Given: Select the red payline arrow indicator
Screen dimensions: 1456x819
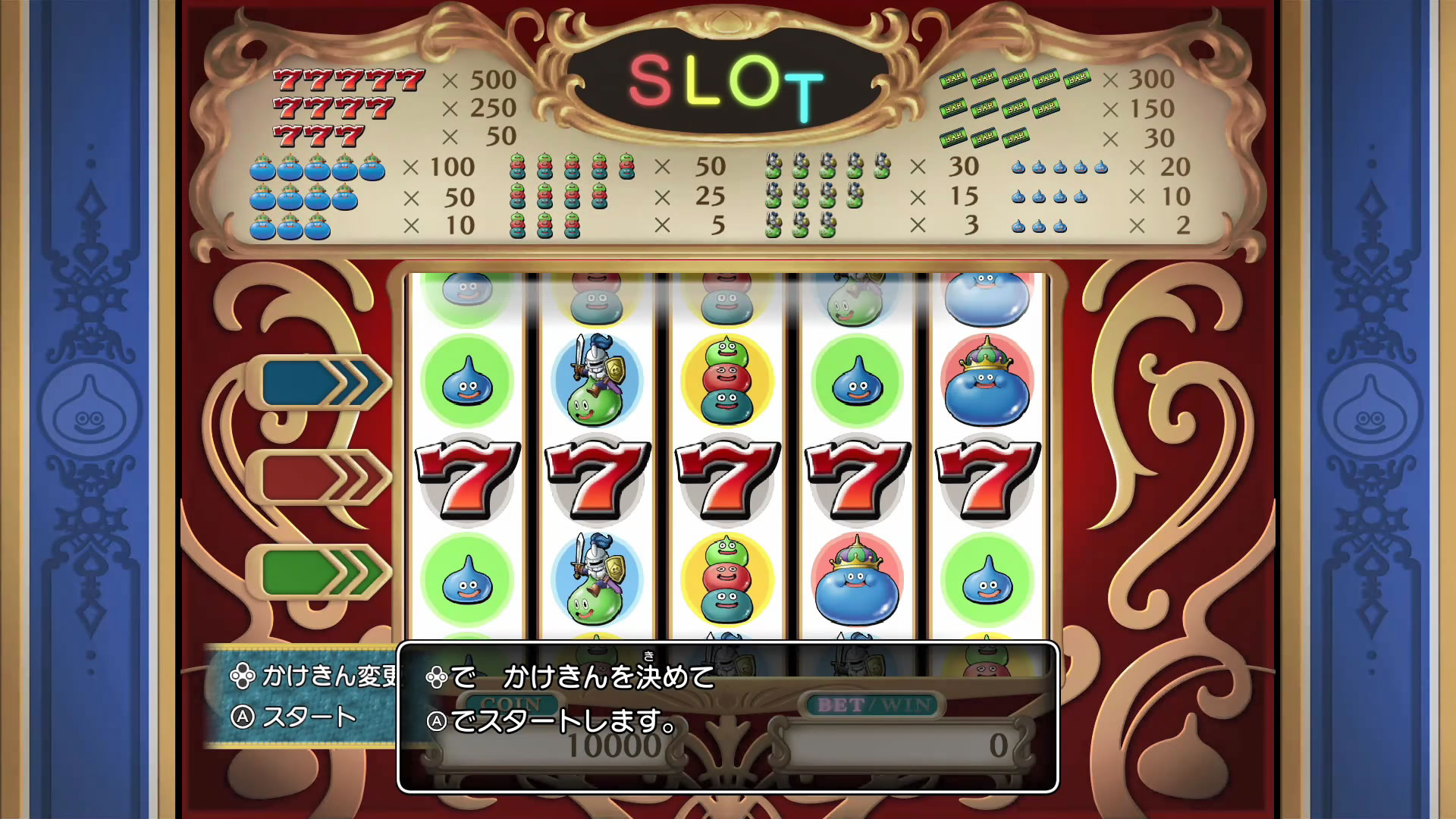Looking at the screenshot, I should click(320, 478).
